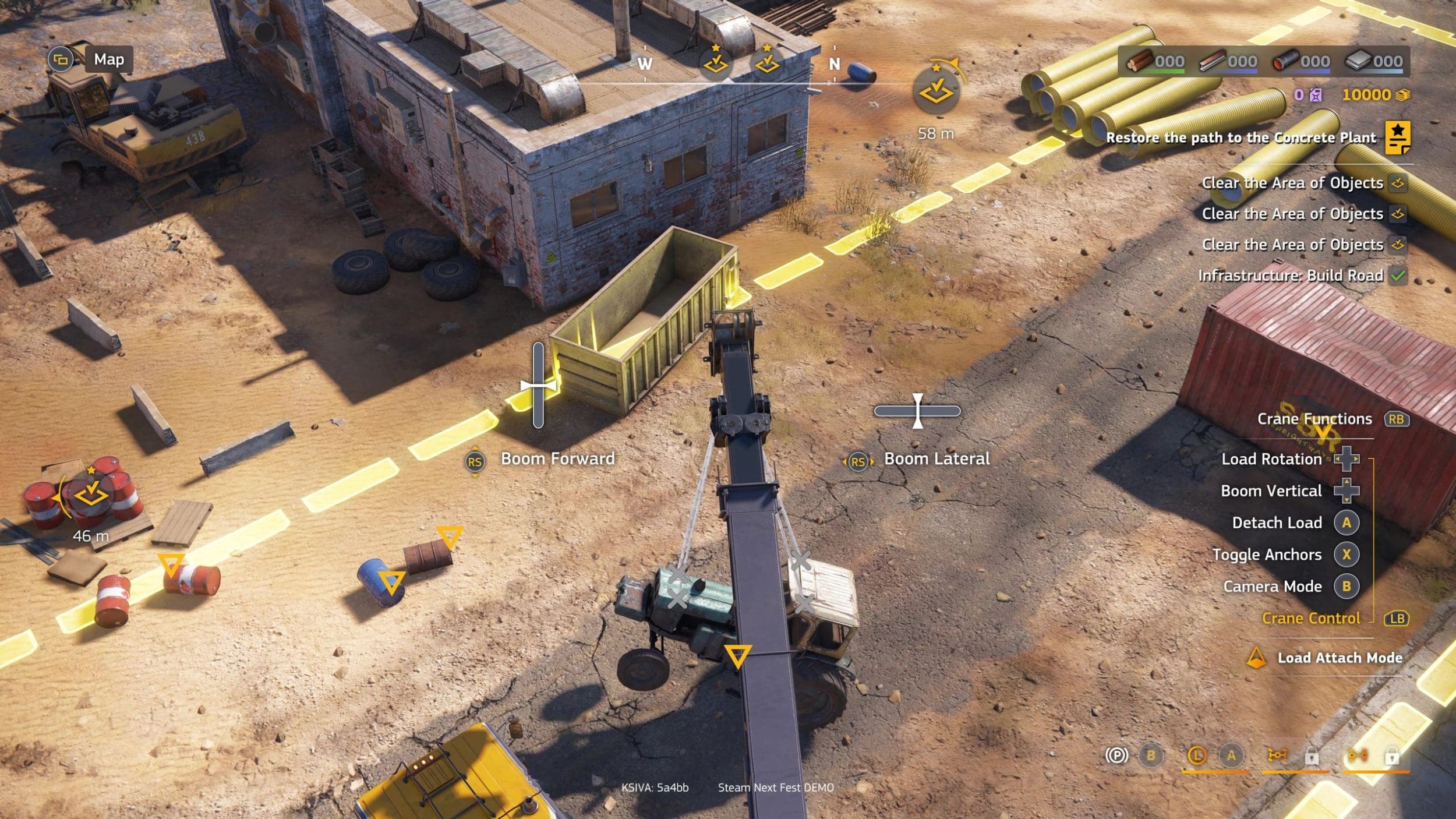Select the attach marker on the blue barrel

pos(390,581)
